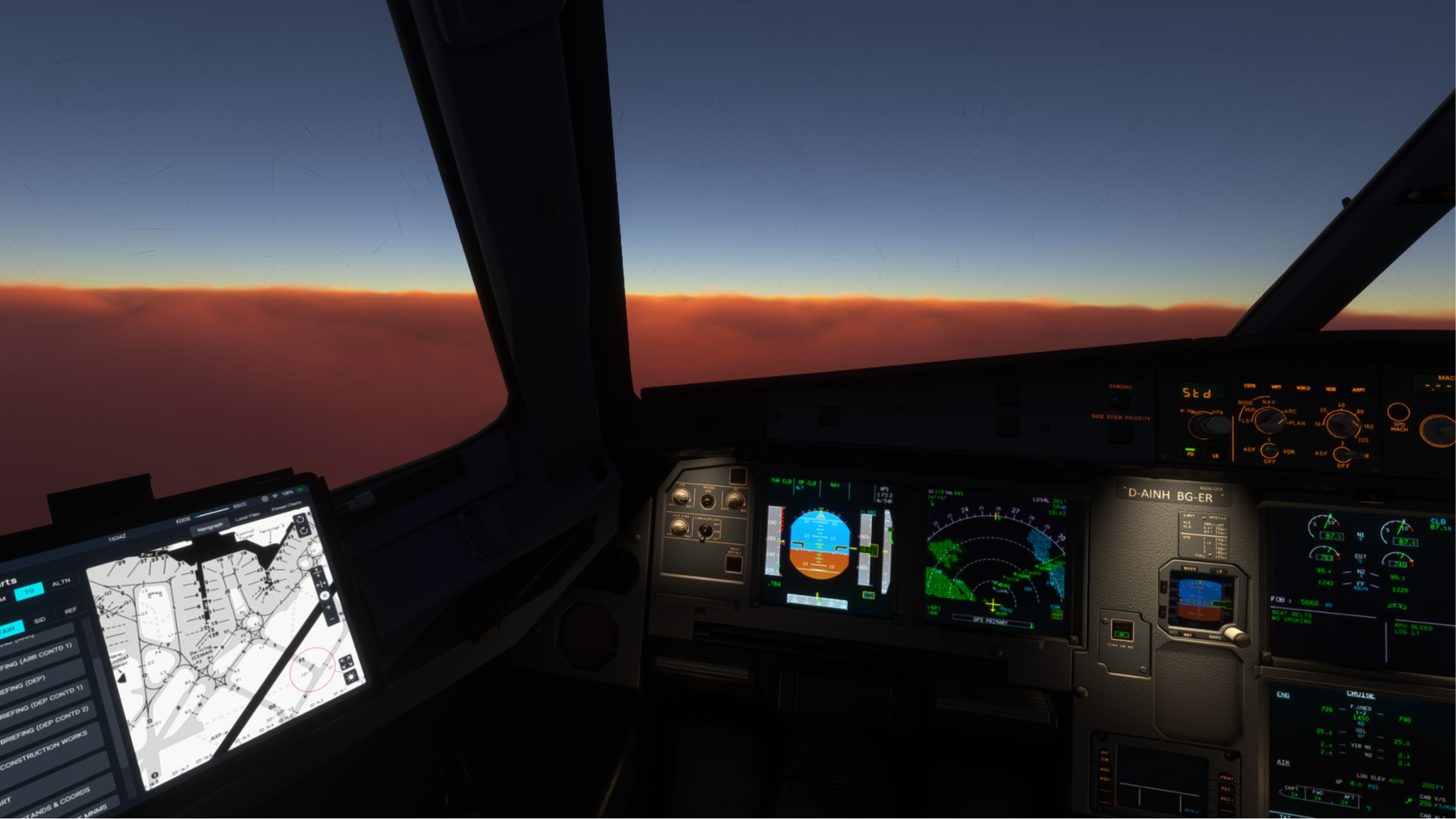Switch to the ALTN charts tab
The height and width of the screenshot is (819, 1456).
(x=61, y=583)
